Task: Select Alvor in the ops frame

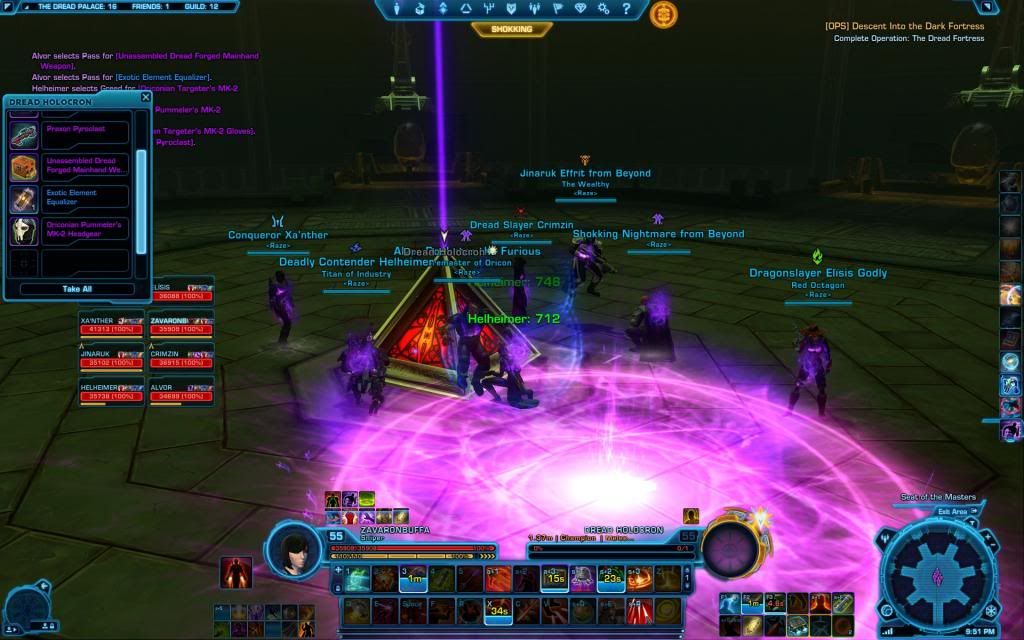Action: pyautogui.click(x=180, y=394)
